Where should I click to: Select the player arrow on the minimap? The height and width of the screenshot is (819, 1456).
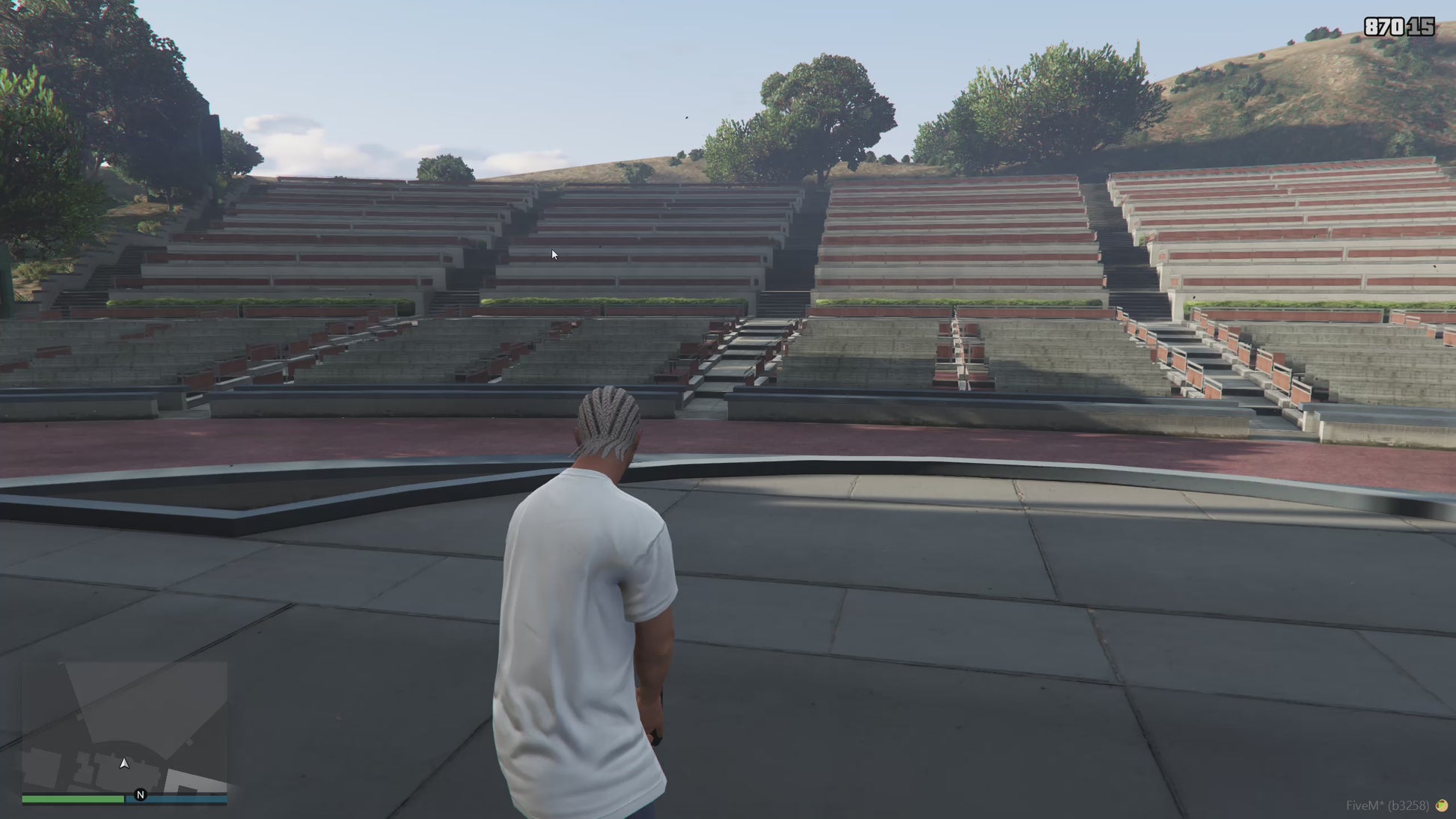(124, 763)
